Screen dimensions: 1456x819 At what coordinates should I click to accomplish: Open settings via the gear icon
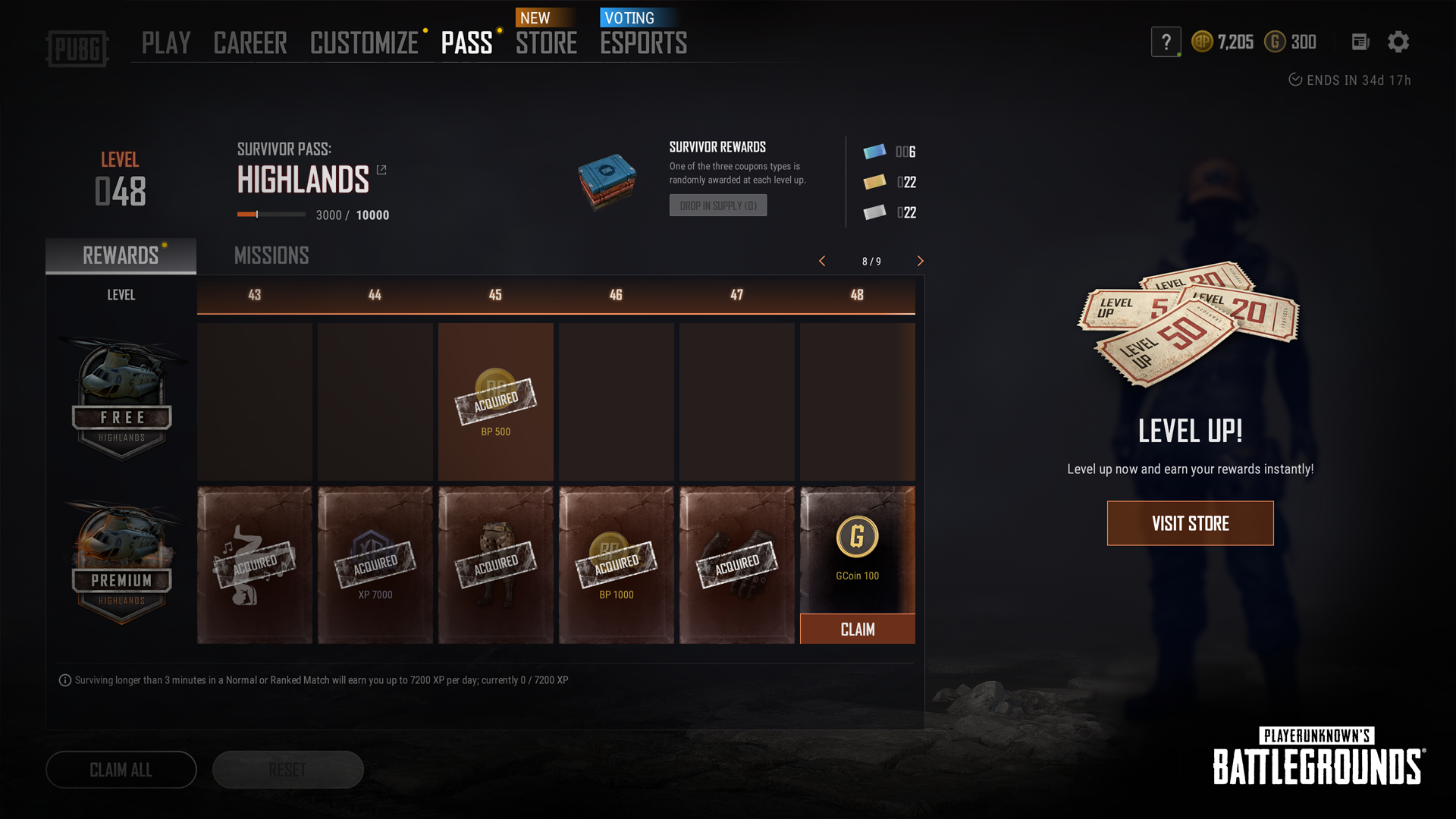[1398, 42]
